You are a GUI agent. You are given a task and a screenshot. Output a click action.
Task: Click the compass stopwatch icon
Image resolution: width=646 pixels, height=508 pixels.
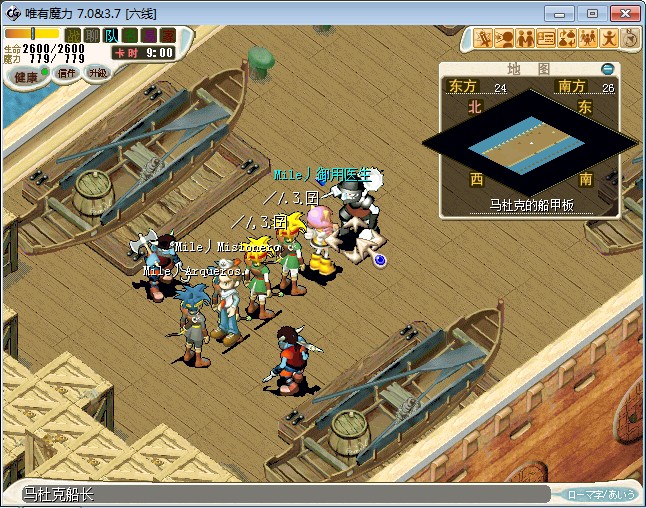click(630, 38)
